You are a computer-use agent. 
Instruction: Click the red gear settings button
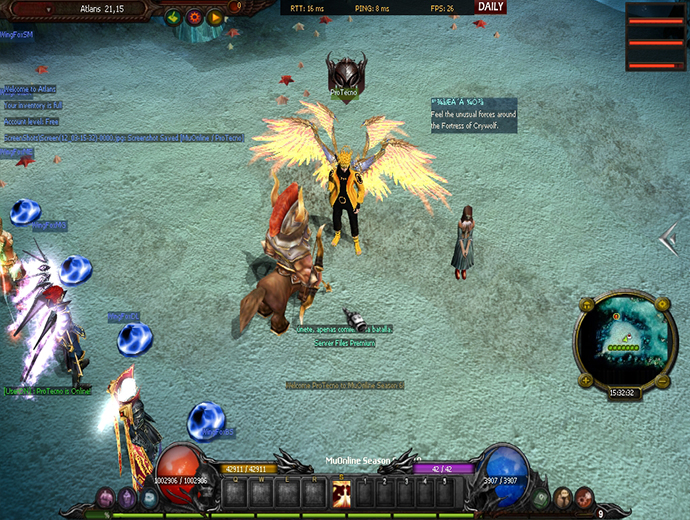[x=194, y=17]
